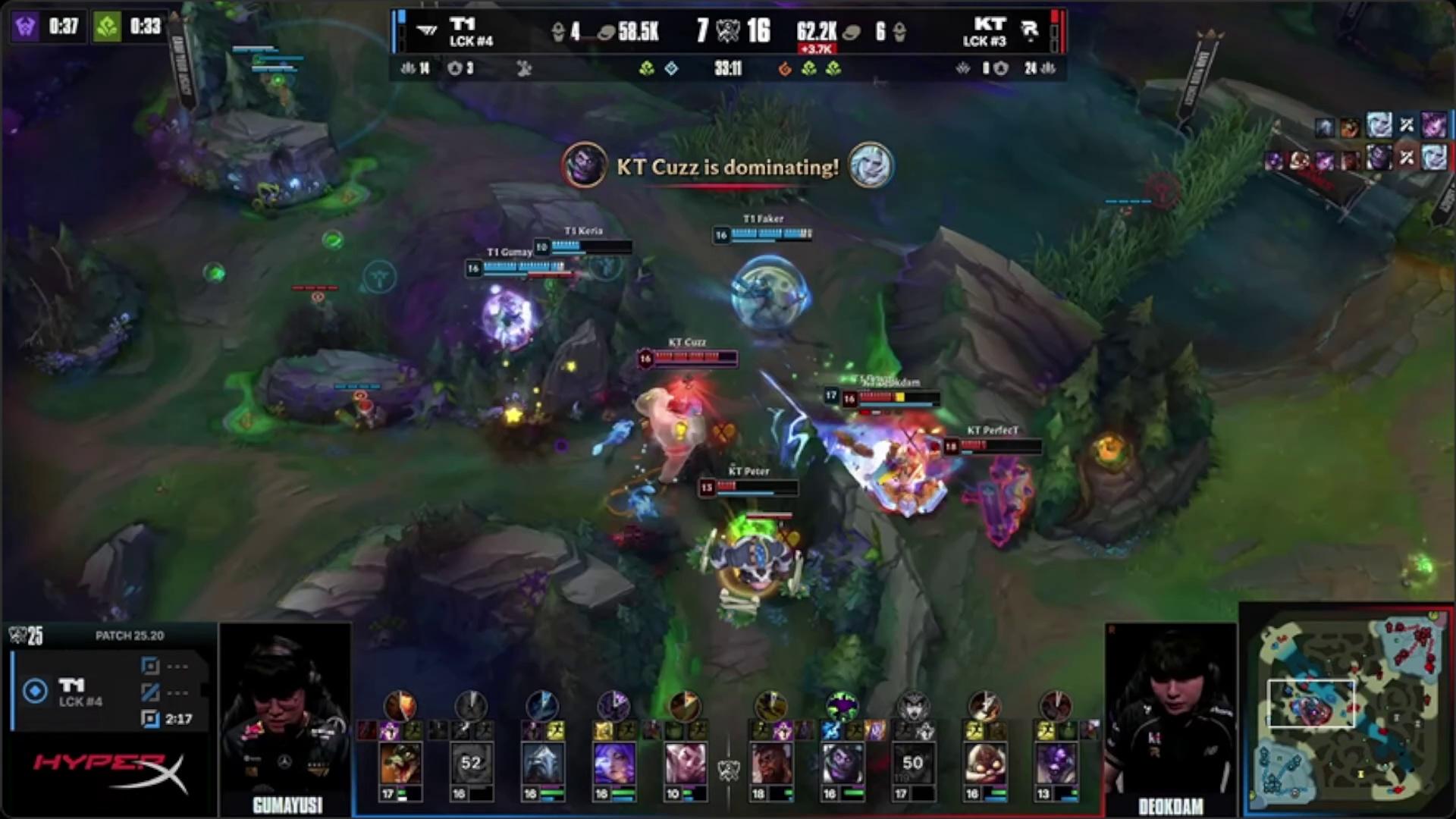Click the T1 team logo on scoreboard

(x=427, y=31)
